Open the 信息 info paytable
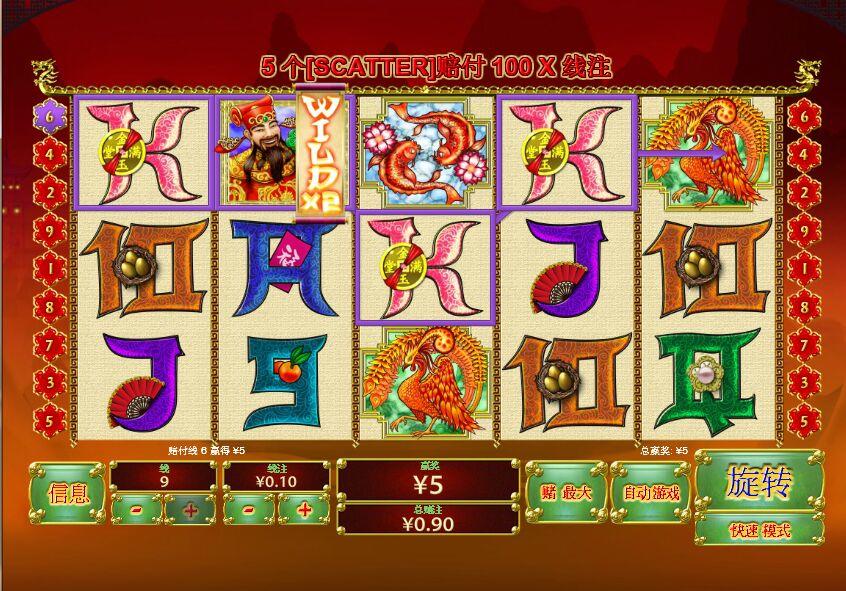Image resolution: width=846 pixels, height=591 pixels. [x=67, y=492]
